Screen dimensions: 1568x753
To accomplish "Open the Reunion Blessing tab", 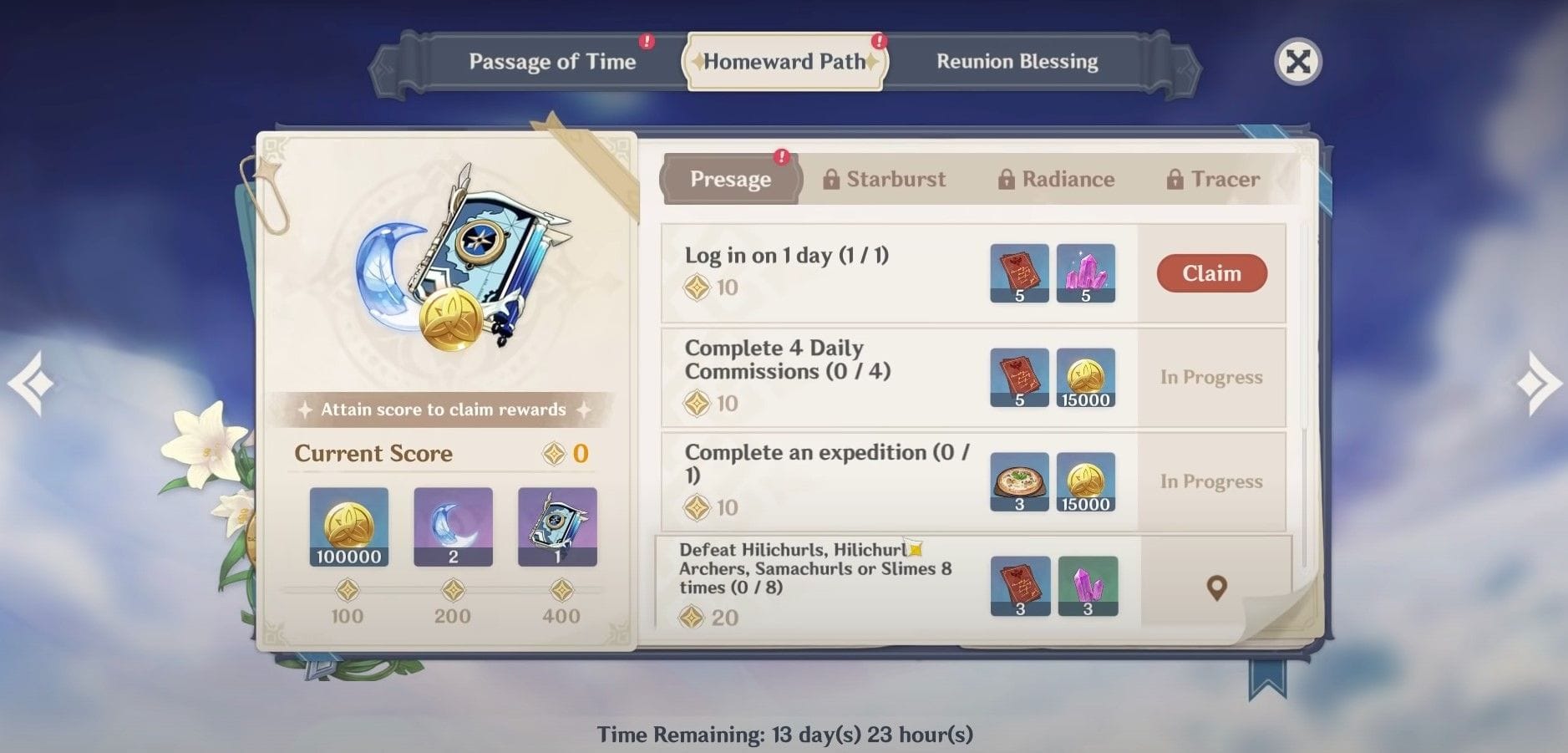I will pos(1017,61).
